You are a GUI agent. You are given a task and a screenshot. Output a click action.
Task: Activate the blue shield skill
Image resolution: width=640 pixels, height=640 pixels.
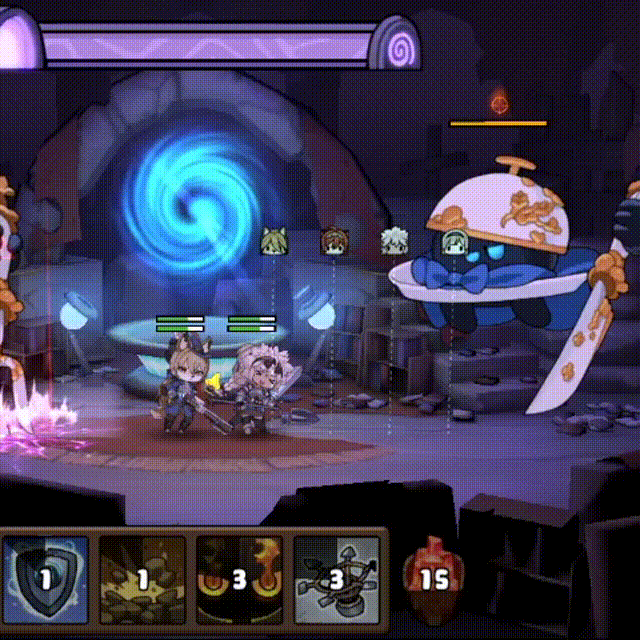pyautogui.click(x=46, y=579)
